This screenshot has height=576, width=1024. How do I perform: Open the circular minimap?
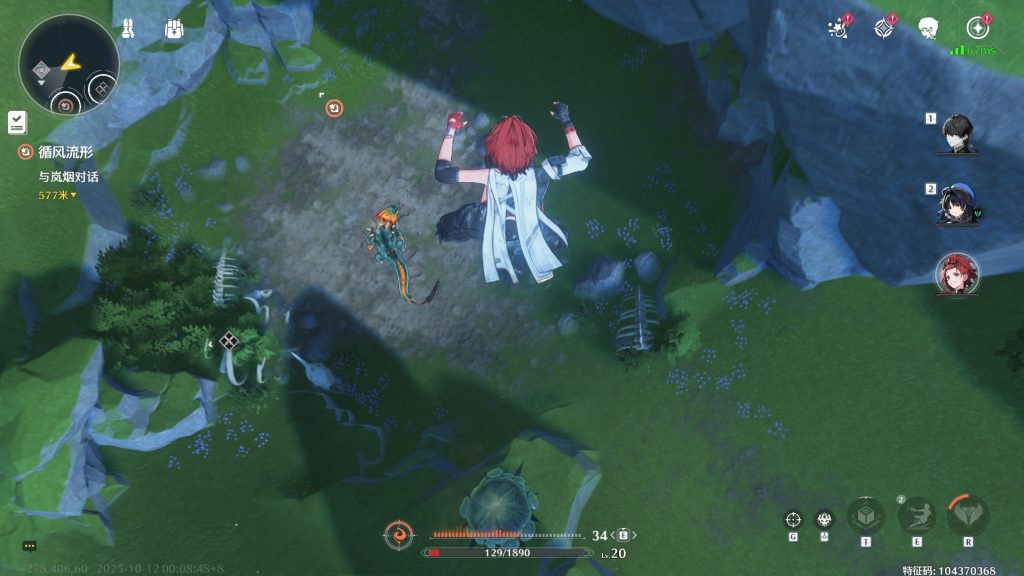(x=68, y=65)
